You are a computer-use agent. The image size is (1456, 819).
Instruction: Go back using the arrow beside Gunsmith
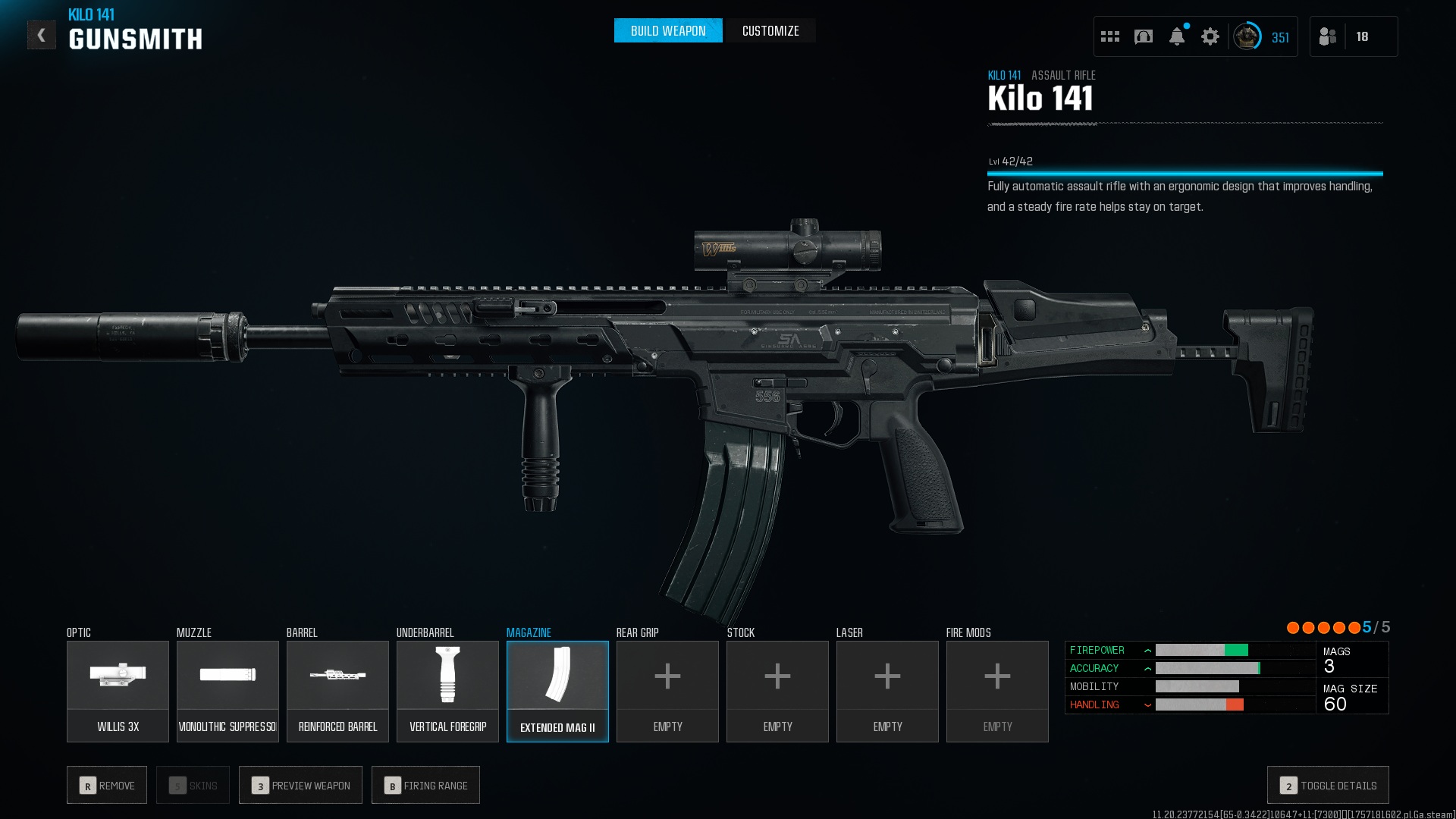(42, 35)
